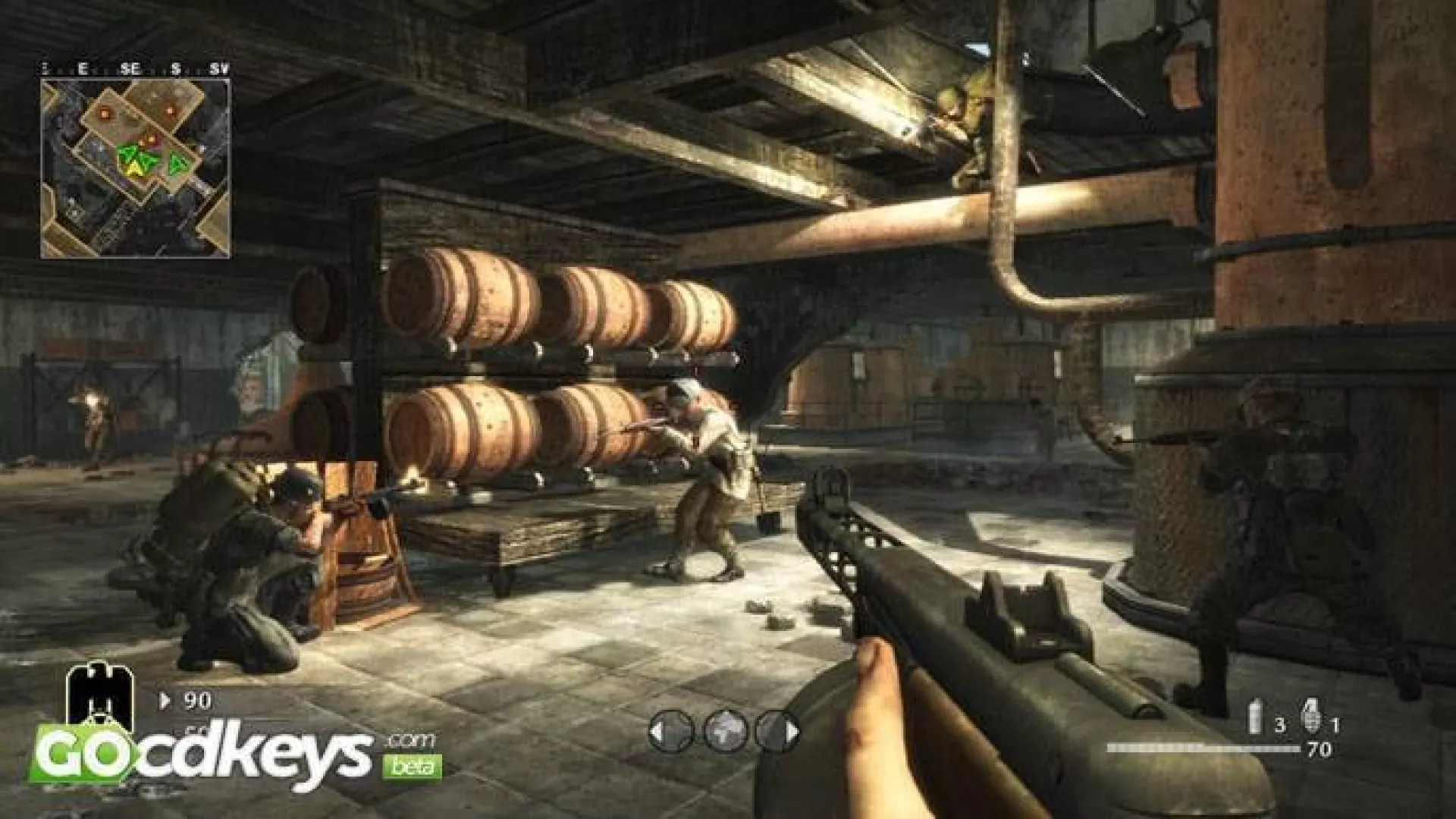Click the compass heading strip above the minimap

135,69
